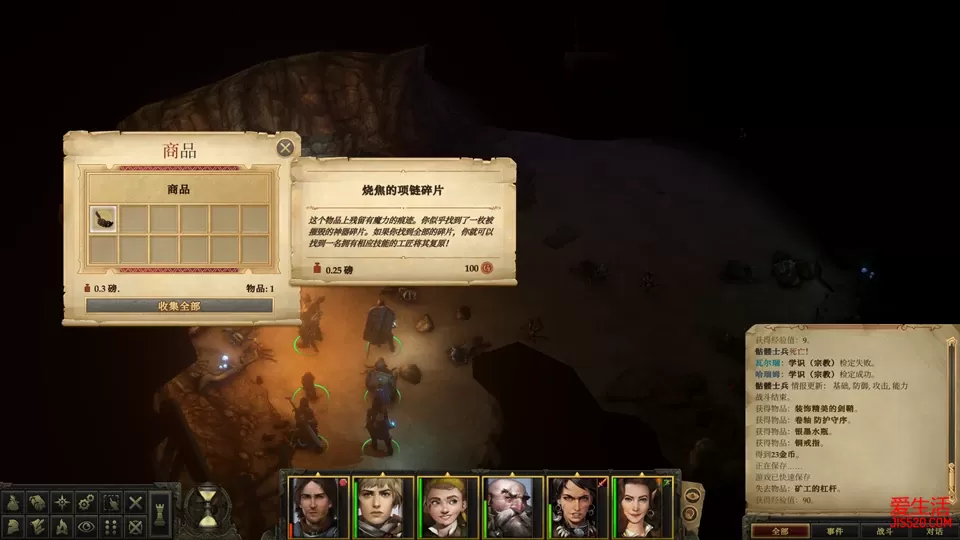Show the 战斗 combat log tab
This screenshot has height=540, width=960.
click(x=884, y=531)
